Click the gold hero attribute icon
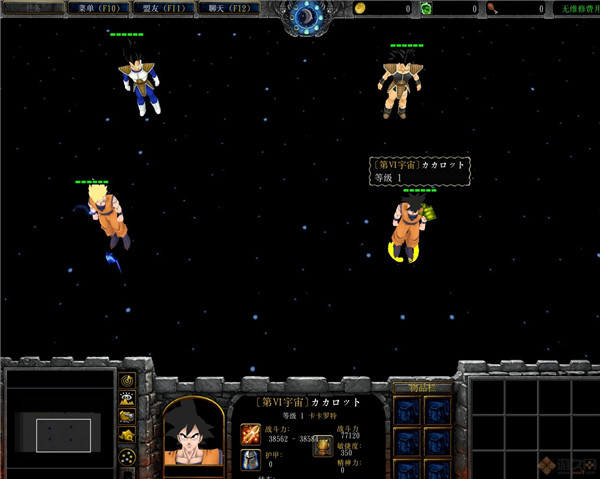This screenshot has height=479, width=600. [x=323, y=446]
